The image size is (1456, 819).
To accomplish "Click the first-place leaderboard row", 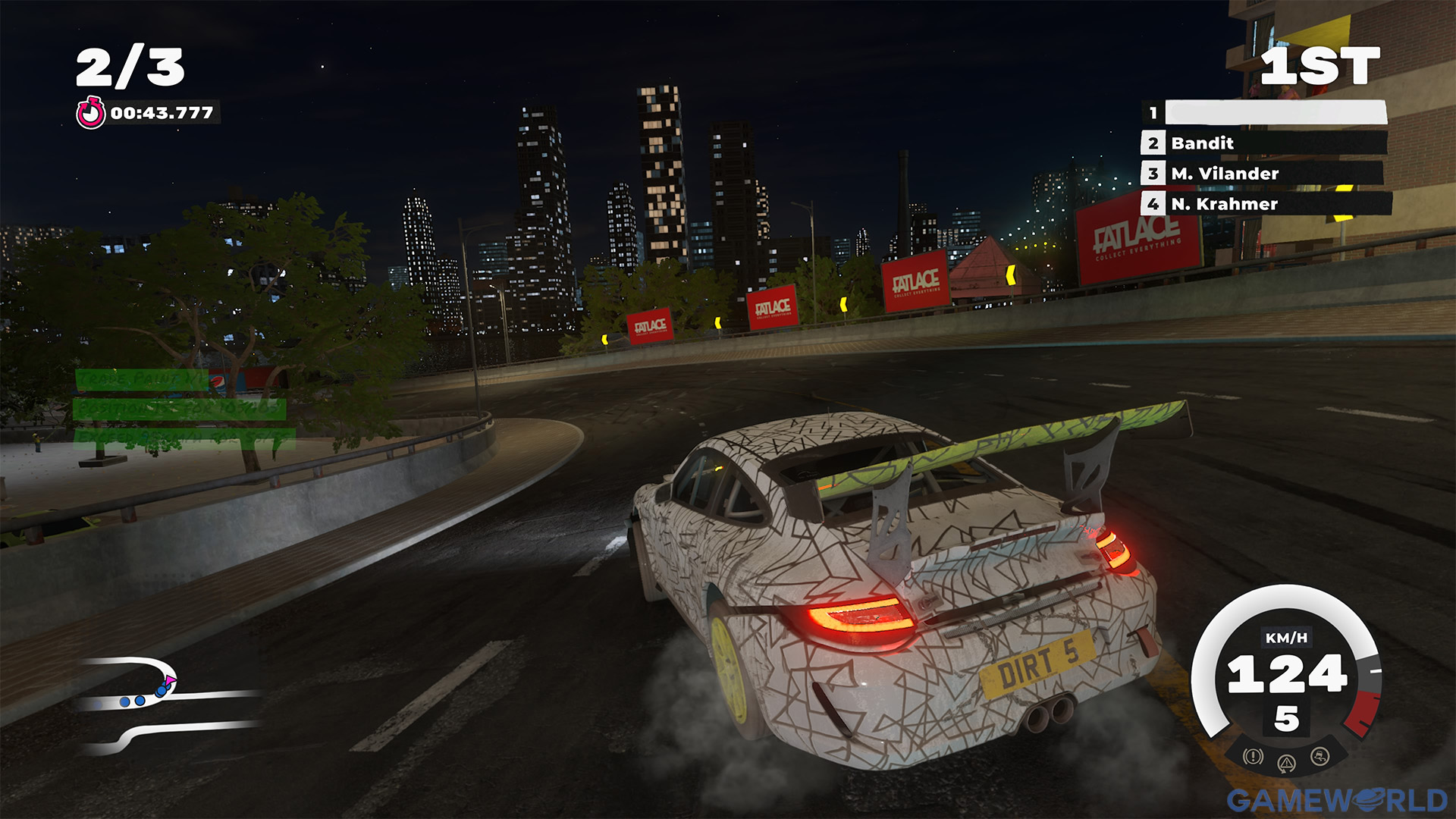I will 1263,113.
